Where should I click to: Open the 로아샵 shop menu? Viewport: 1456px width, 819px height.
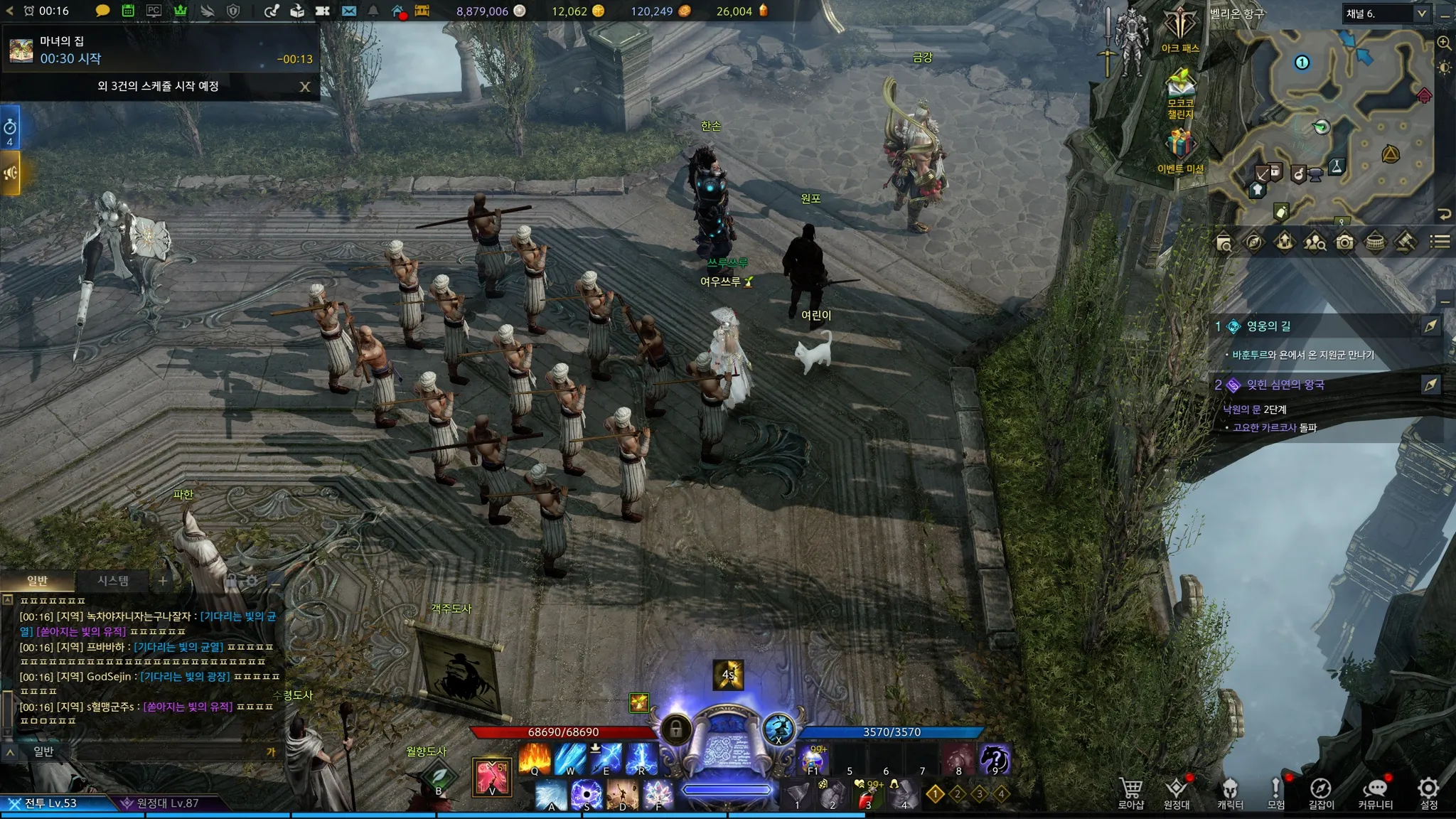pos(1130,792)
